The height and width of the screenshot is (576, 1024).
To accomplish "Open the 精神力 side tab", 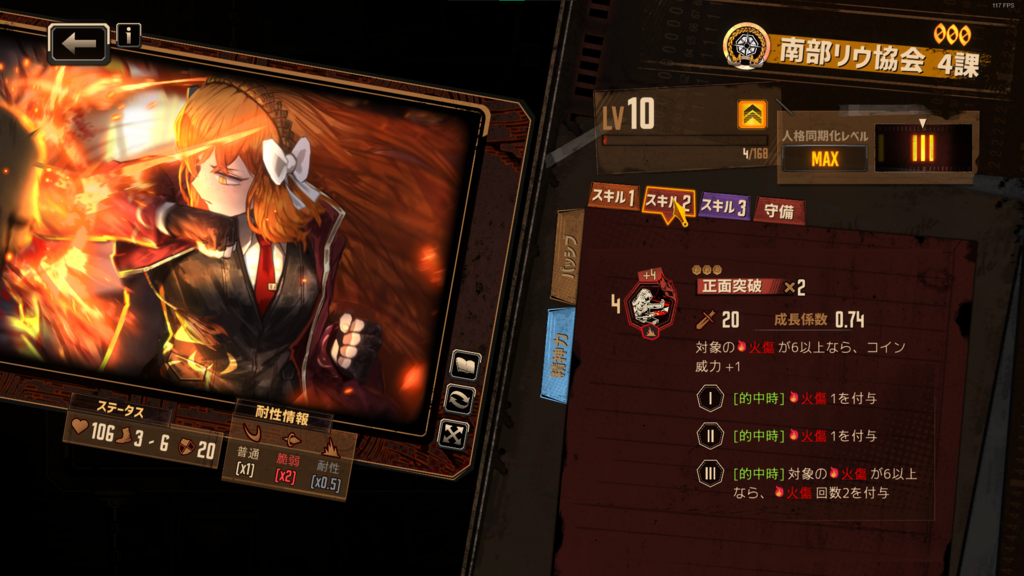I will pyautogui.click(x=557, y=354).
